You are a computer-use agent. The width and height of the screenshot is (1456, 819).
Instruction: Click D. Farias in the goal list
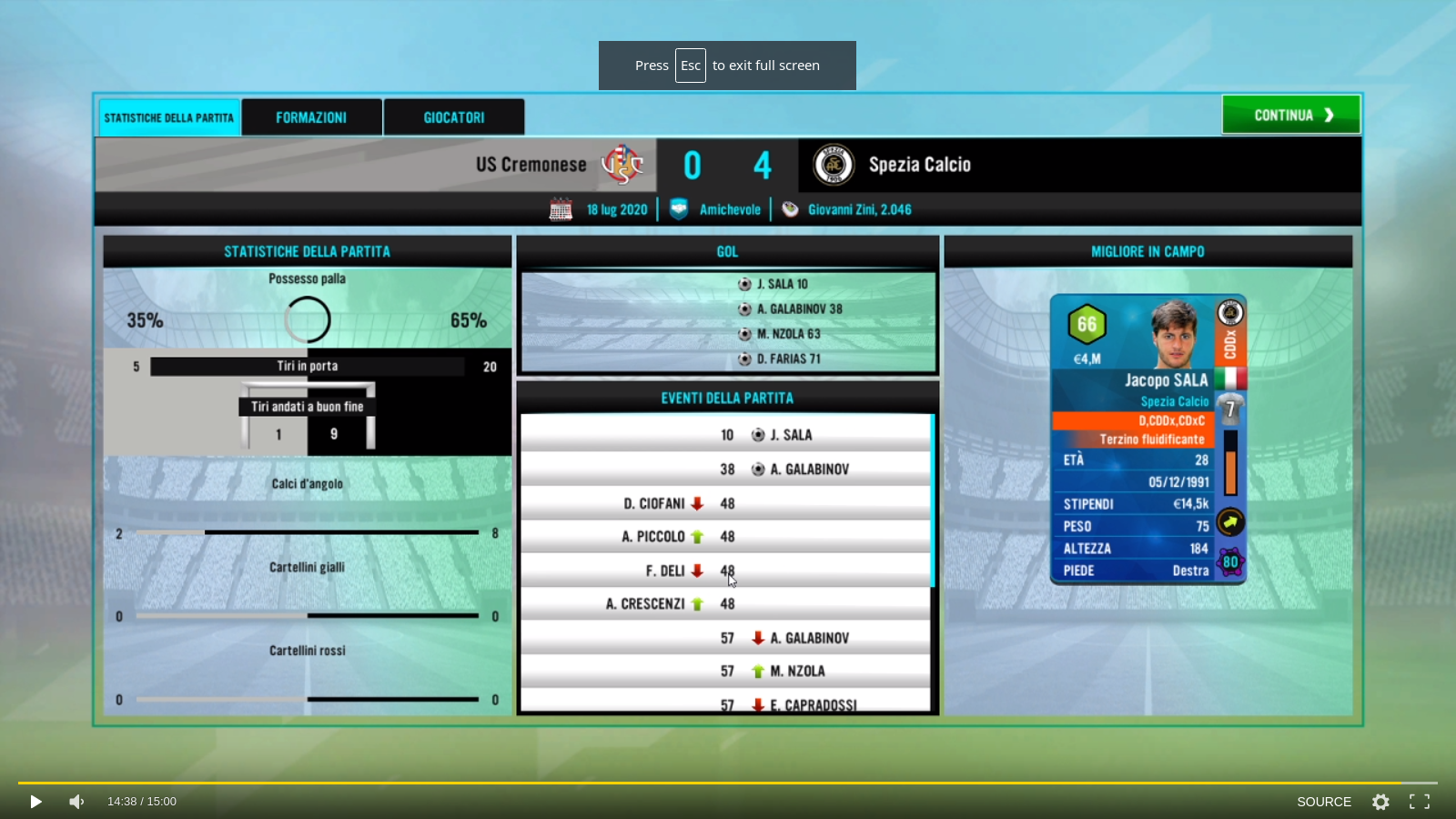point(788,359)
